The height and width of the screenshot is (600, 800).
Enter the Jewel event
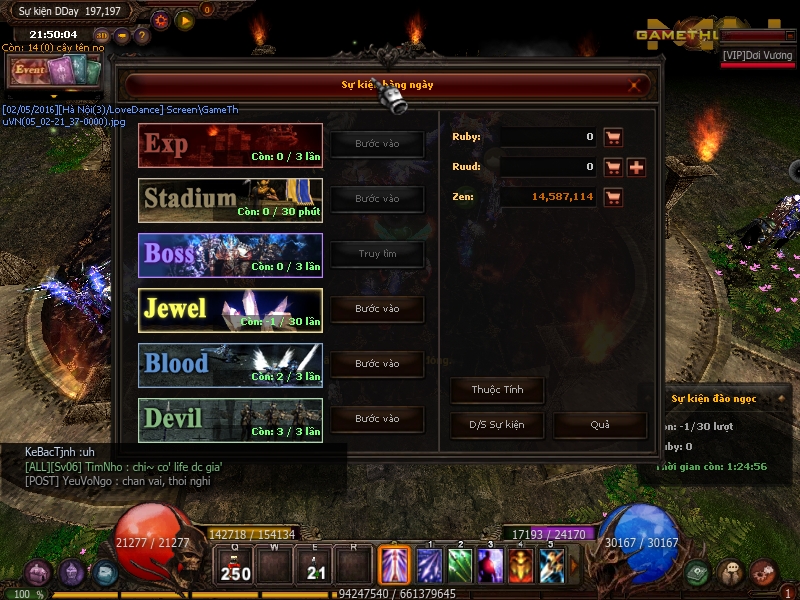point(377,309)
